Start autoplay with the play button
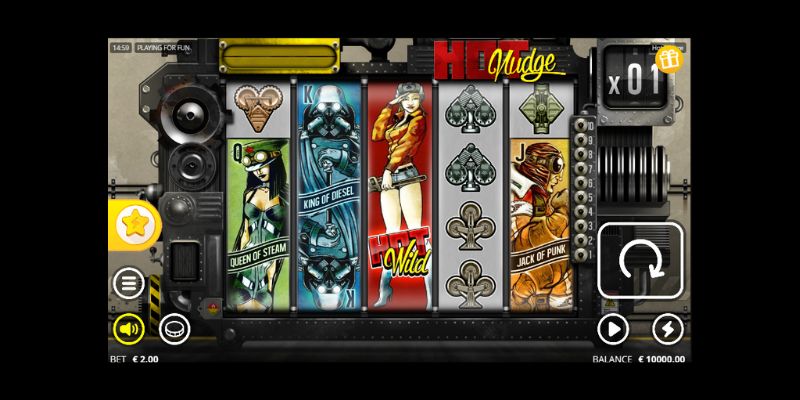Screen dimensions: 800x400 tap(612, 328)
